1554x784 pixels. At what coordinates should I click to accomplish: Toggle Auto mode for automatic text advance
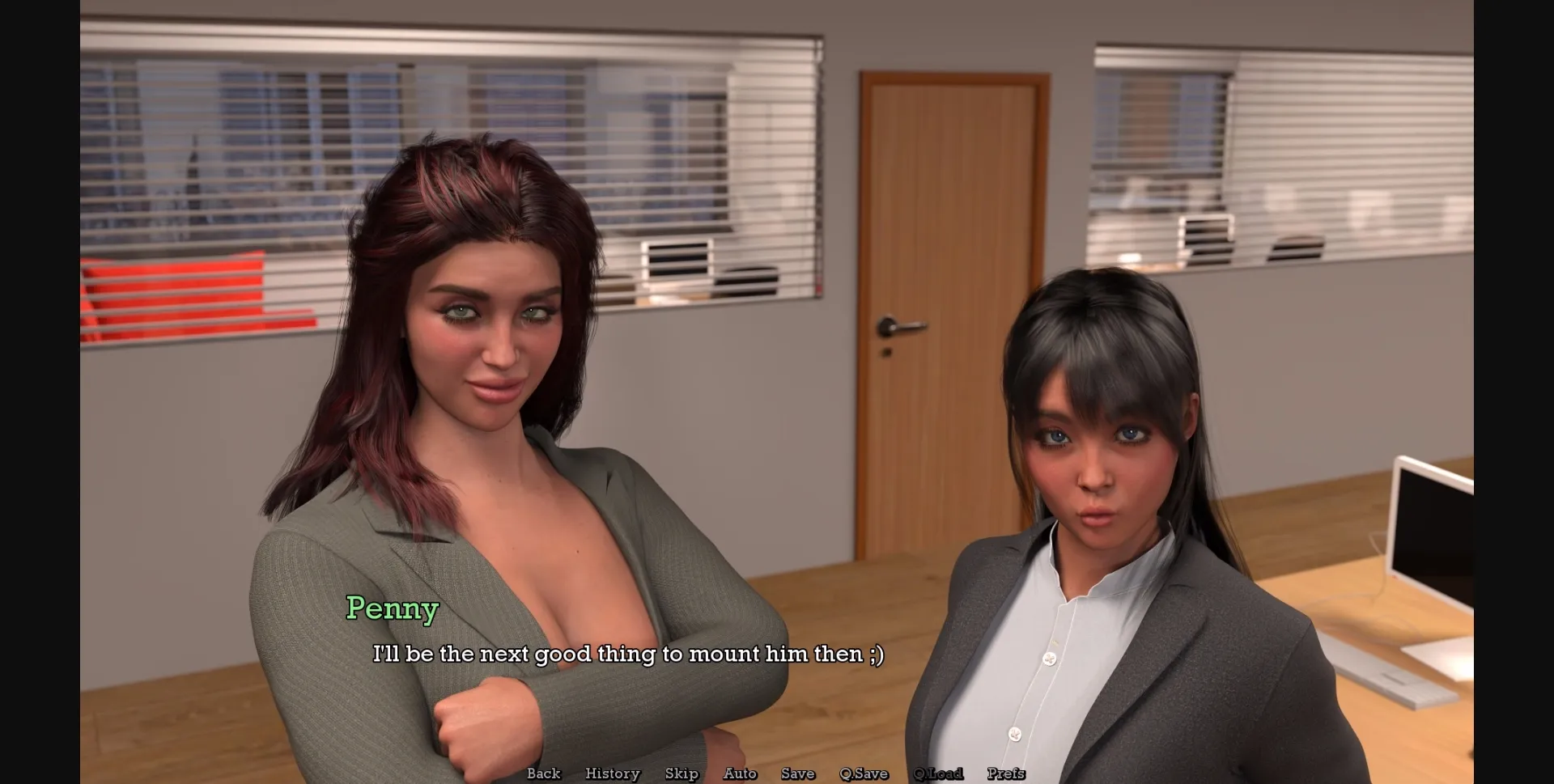(740, 773)
